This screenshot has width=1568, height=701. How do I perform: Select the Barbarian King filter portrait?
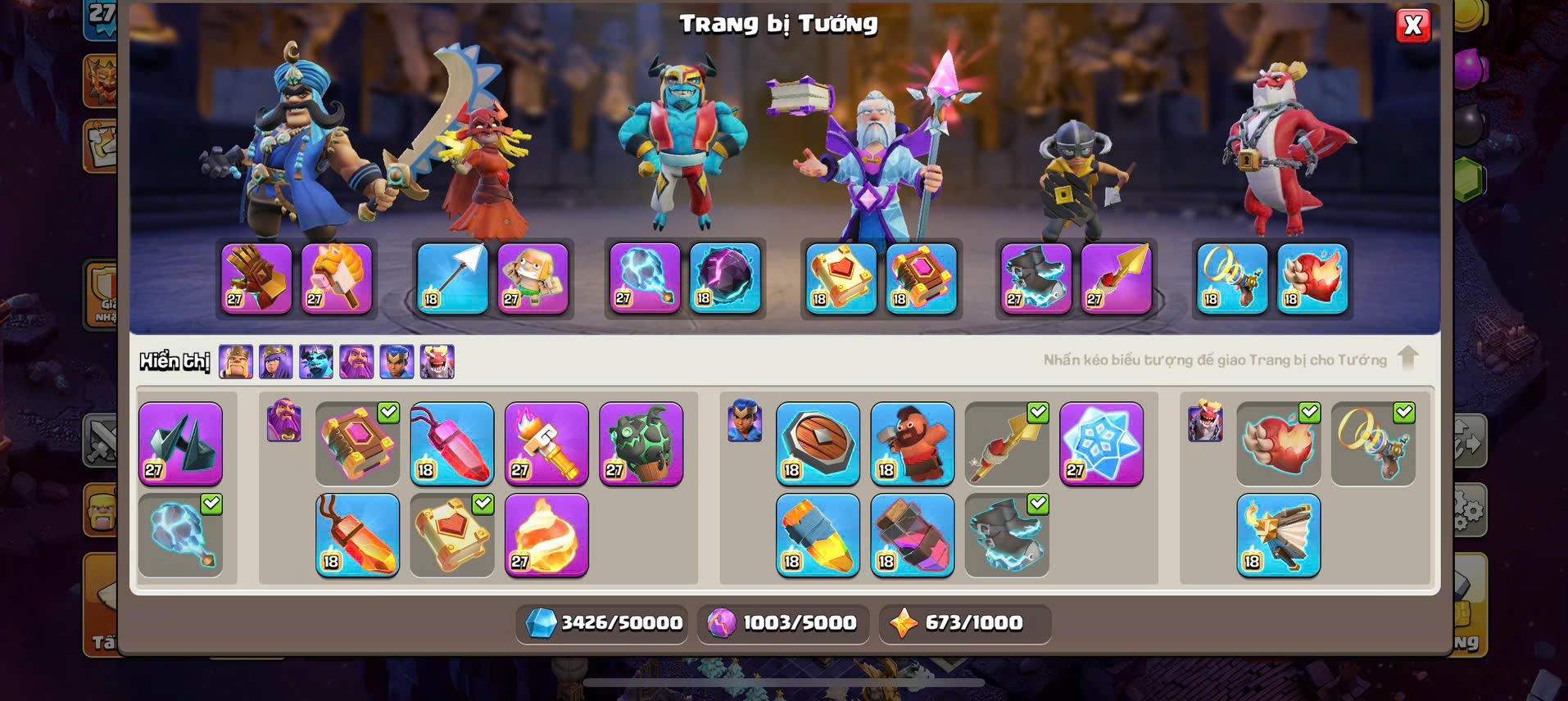[236, 361]
